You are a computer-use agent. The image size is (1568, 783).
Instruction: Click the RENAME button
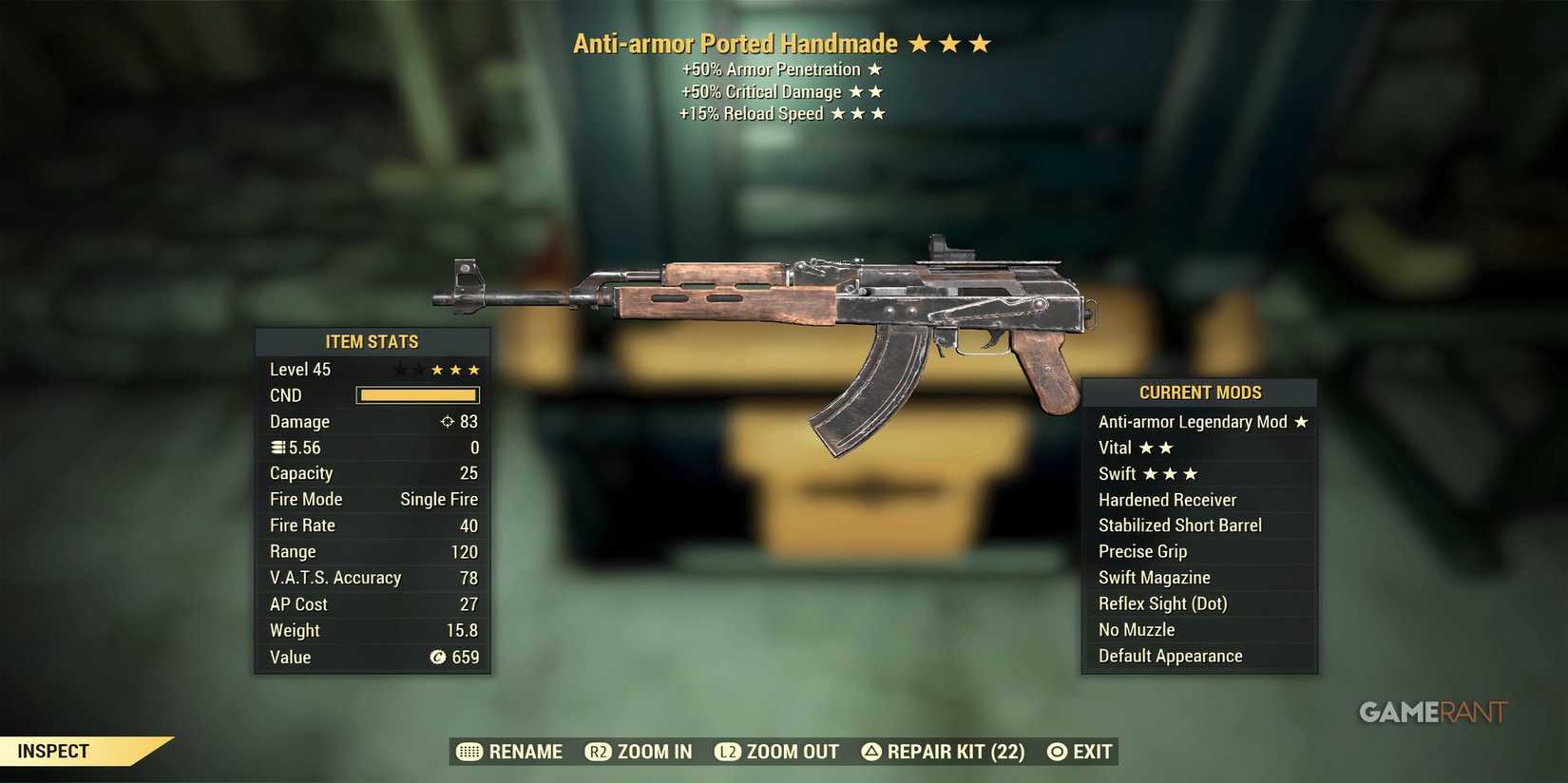[526, 751]
